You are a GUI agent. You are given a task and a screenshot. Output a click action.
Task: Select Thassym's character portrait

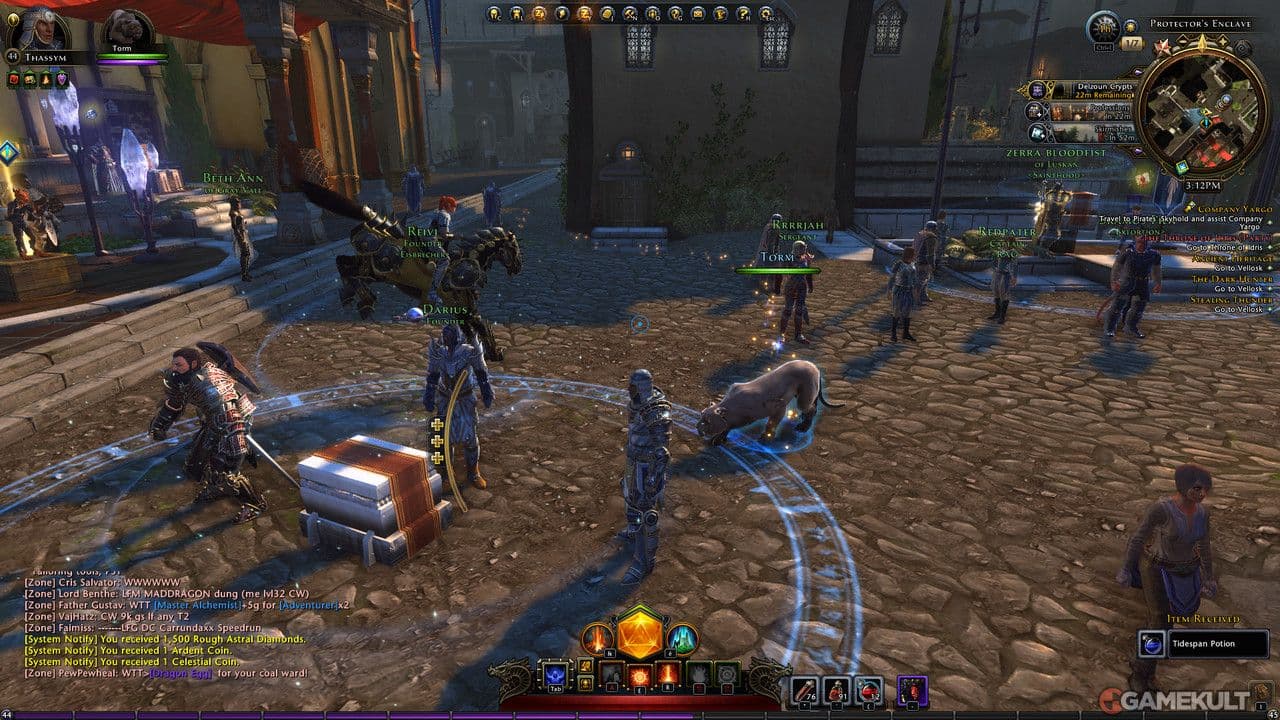[36, 30]
